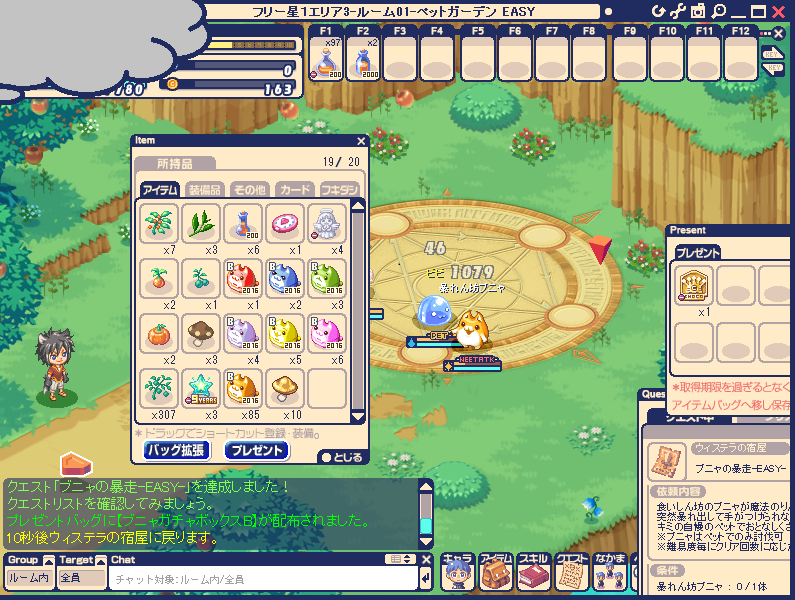The height and width of the screenshot is (600, 795).
Task: Close the Item window
Action: tap(361, 141)
